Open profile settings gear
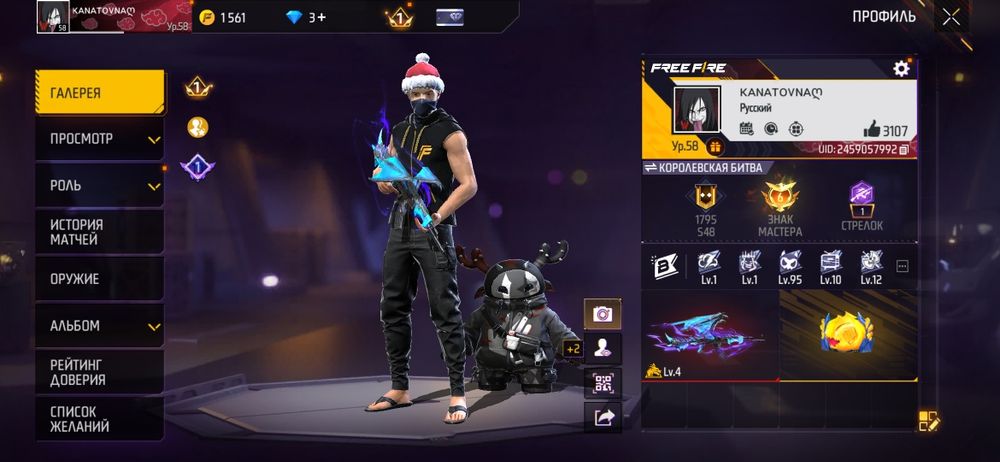The height and width of the screenshot is (462, 1000). click(x=901, y=68)
